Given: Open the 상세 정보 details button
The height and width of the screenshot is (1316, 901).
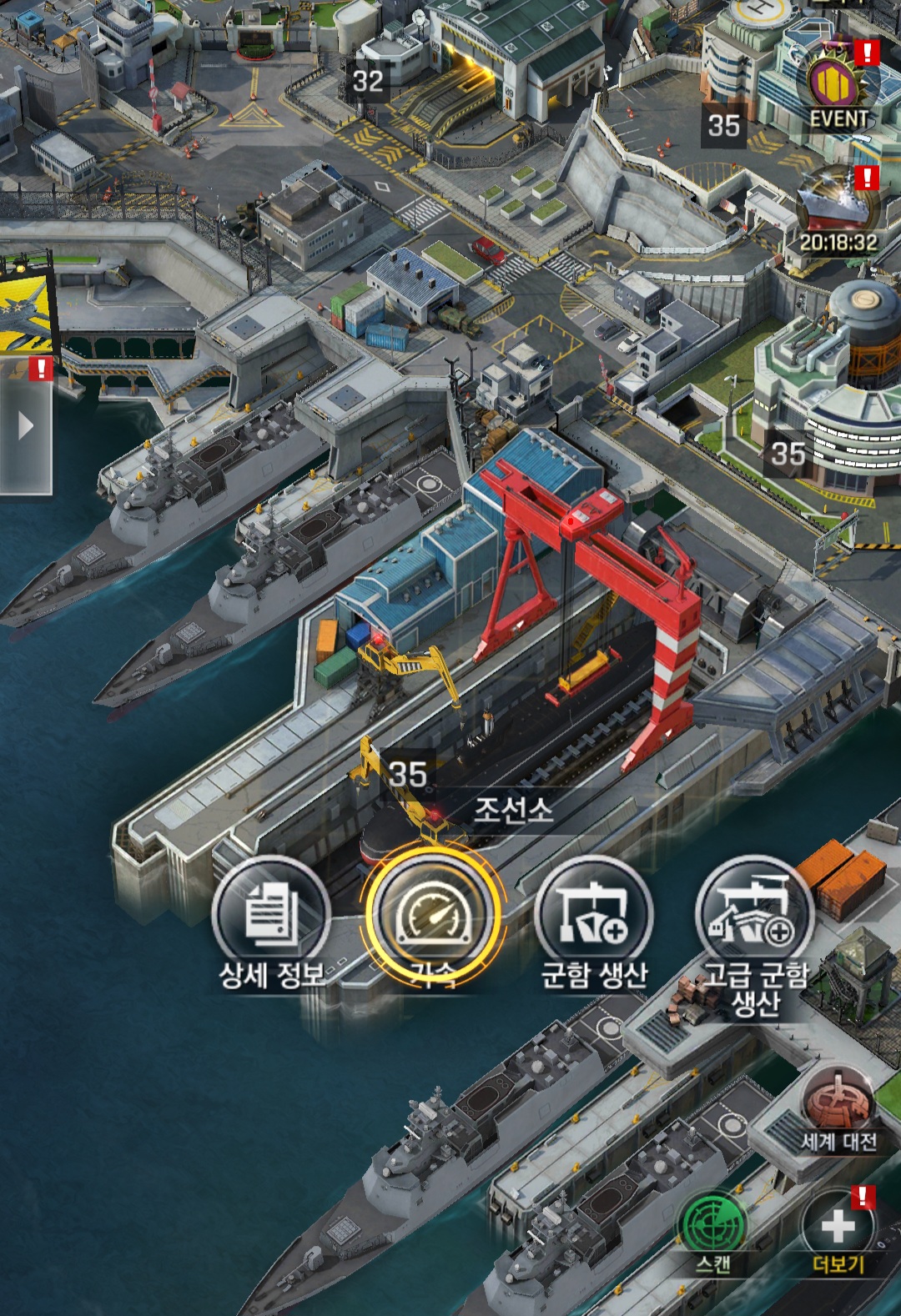Looking at the screenshot, I should coord(270,917).
